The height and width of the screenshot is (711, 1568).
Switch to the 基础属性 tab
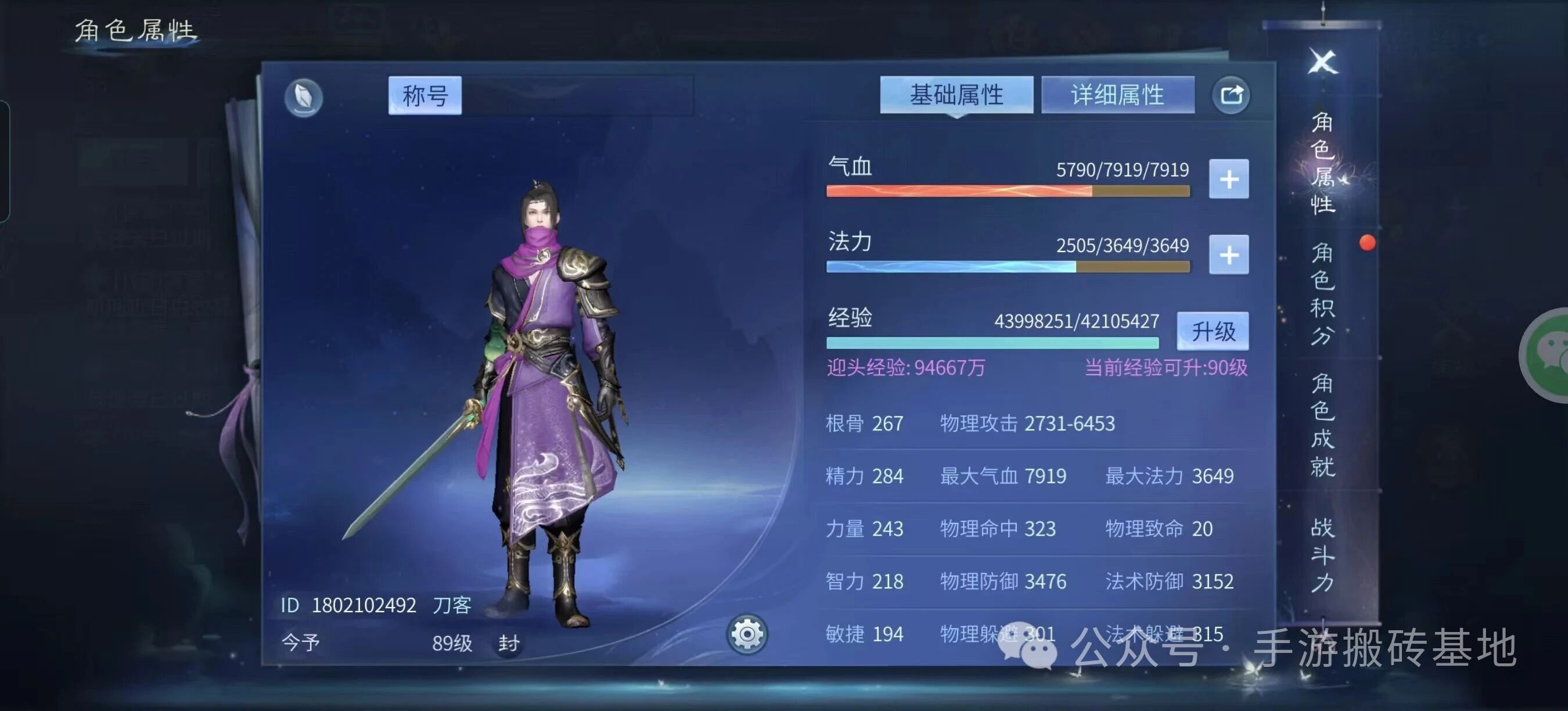click(956, 94)
